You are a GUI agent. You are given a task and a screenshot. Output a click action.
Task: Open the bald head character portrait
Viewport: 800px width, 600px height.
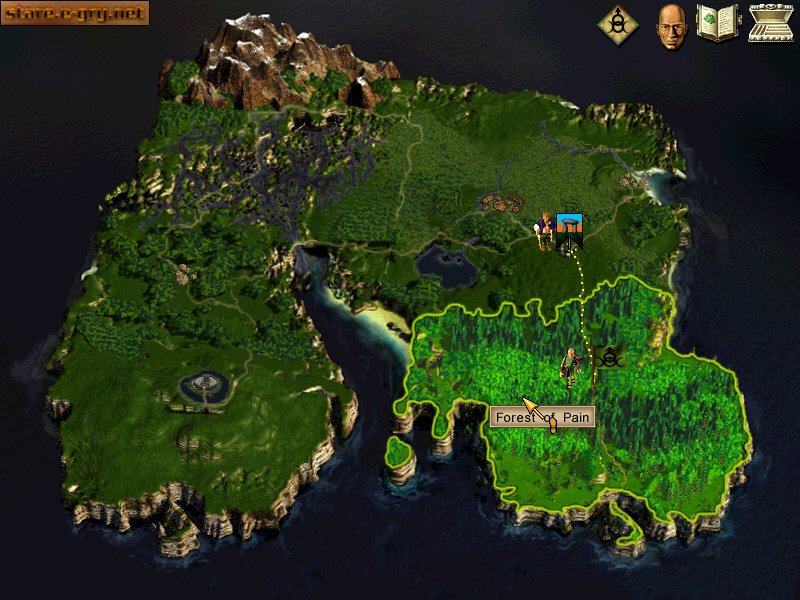(x=669, y=25)
